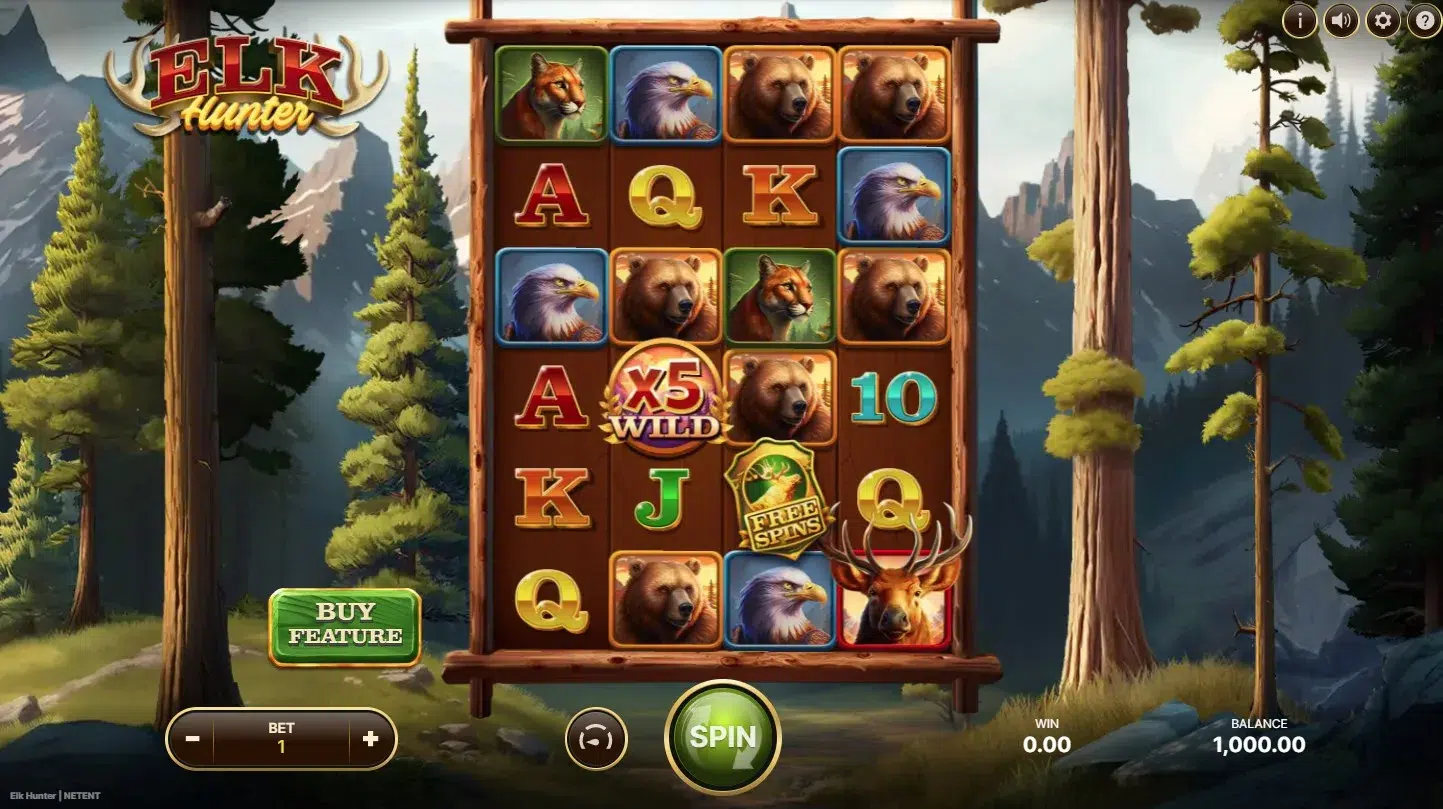Spin the reels with the green SPIN button
Screen dimensions: 1443x809
[722, 738]
